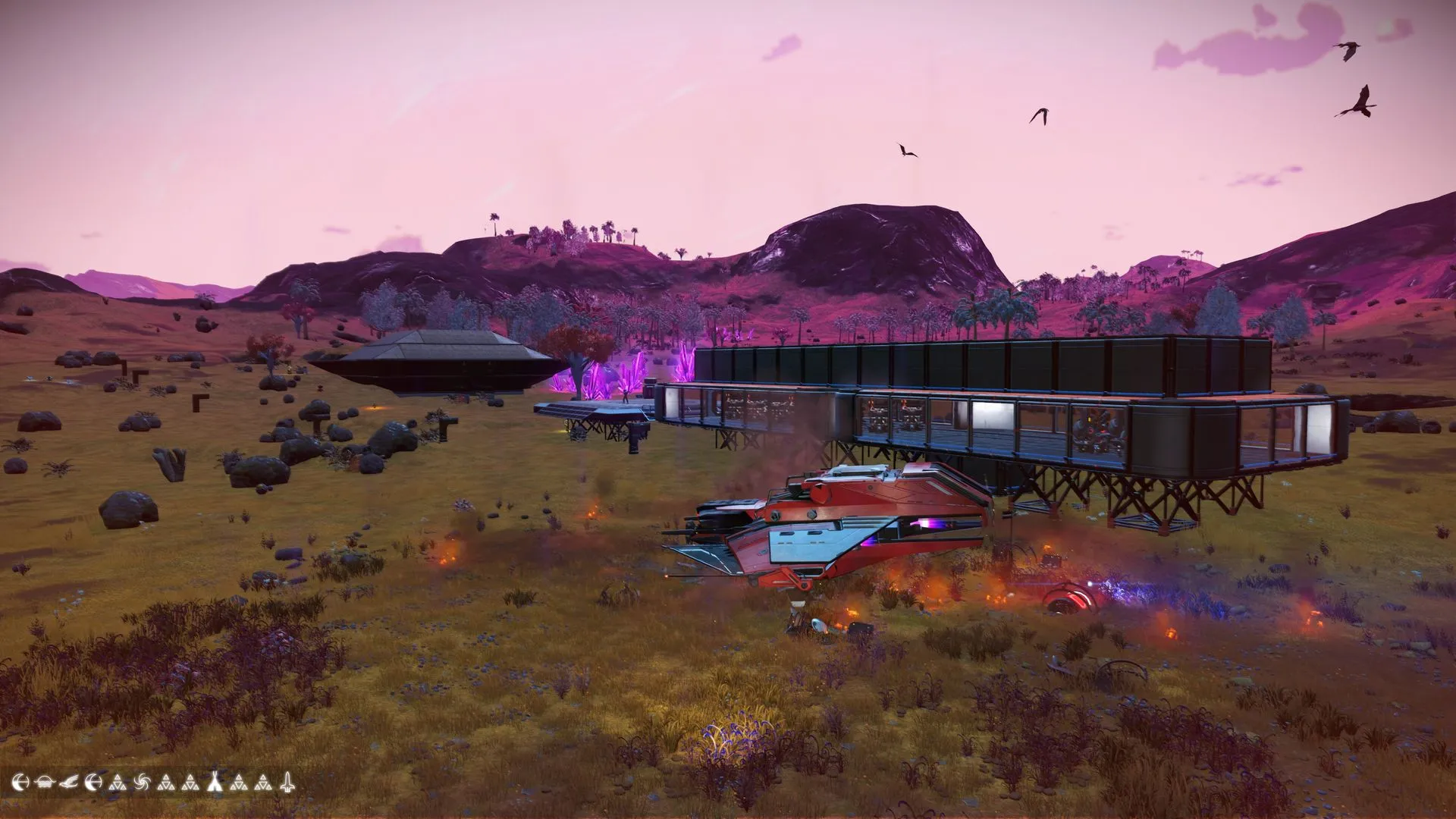Select the spiral galaxy portal glyph

click(x=142, y=782)
